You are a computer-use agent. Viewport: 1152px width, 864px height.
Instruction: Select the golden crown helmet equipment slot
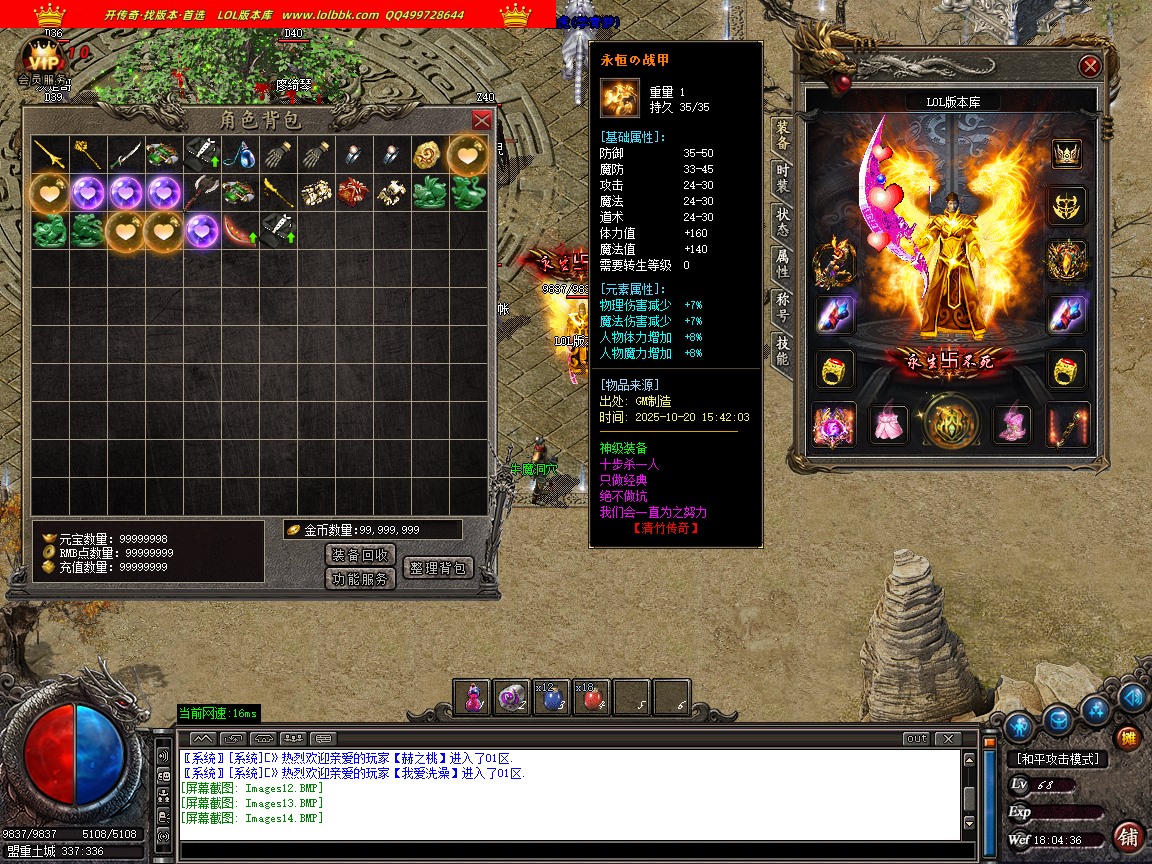pos(1067,153)
